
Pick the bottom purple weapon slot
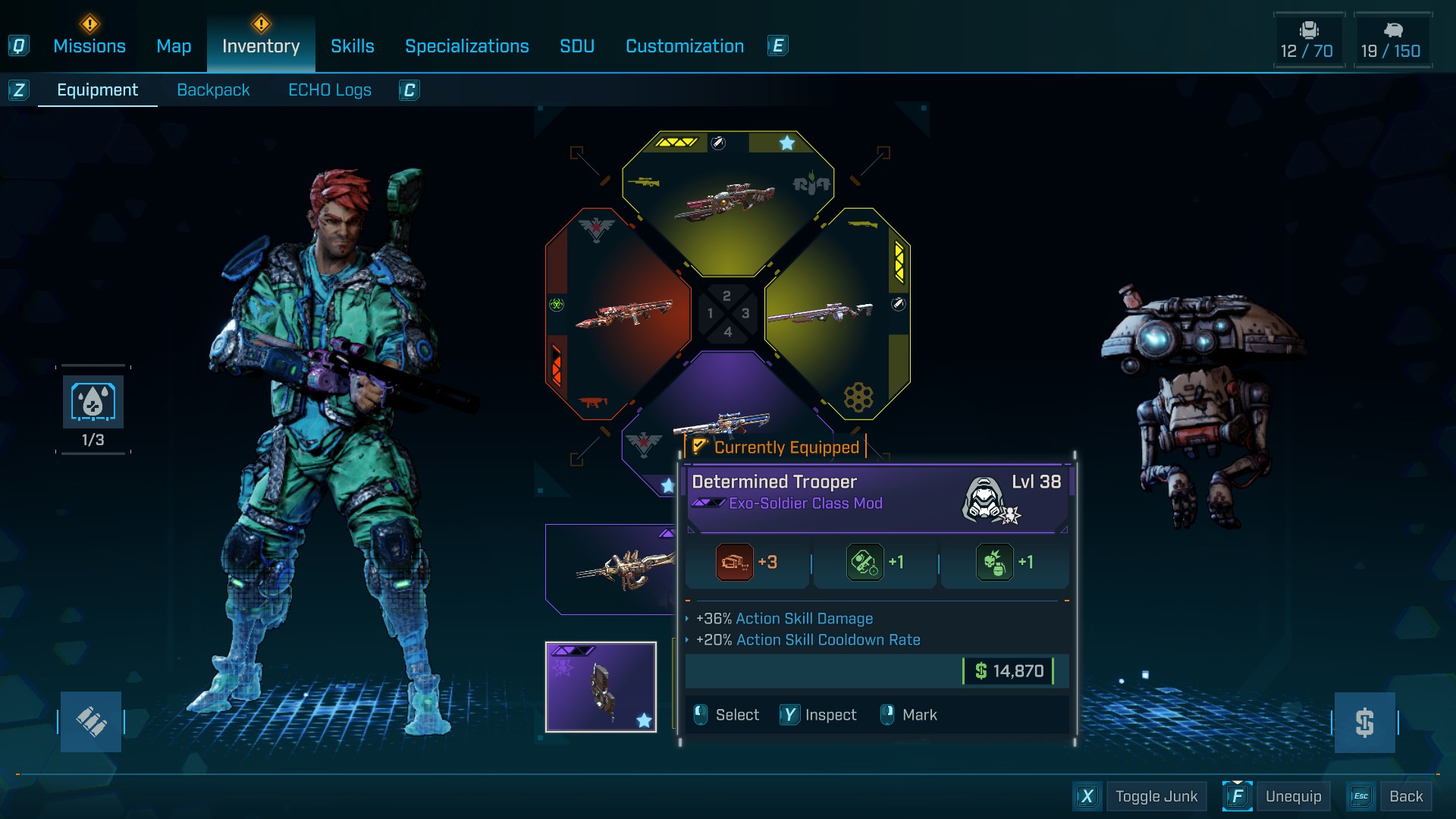pyautogui.click(x=720, y=421)
